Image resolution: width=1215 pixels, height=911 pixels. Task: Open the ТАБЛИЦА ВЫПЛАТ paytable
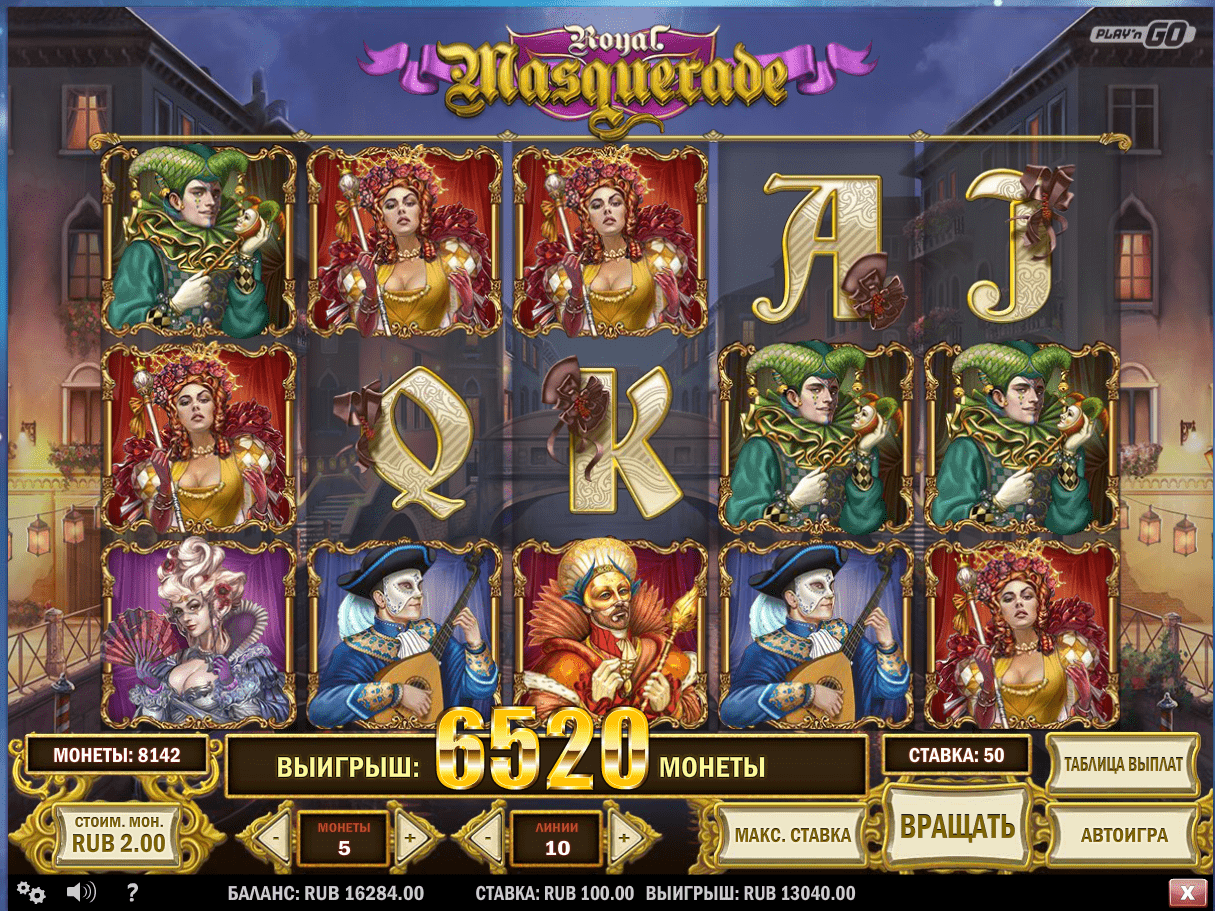point(1123,764)
